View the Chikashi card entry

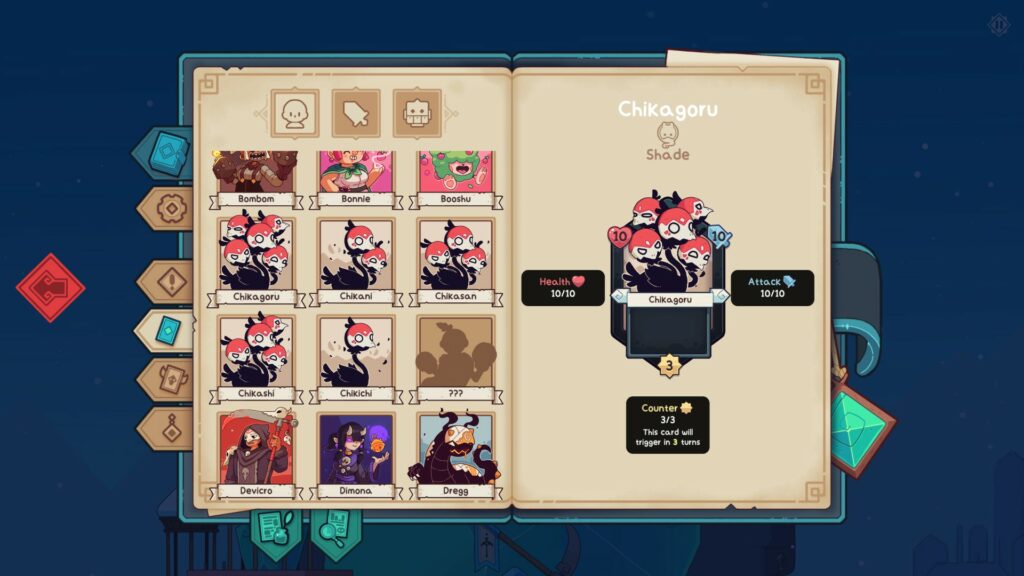click(x=256, y=357)
